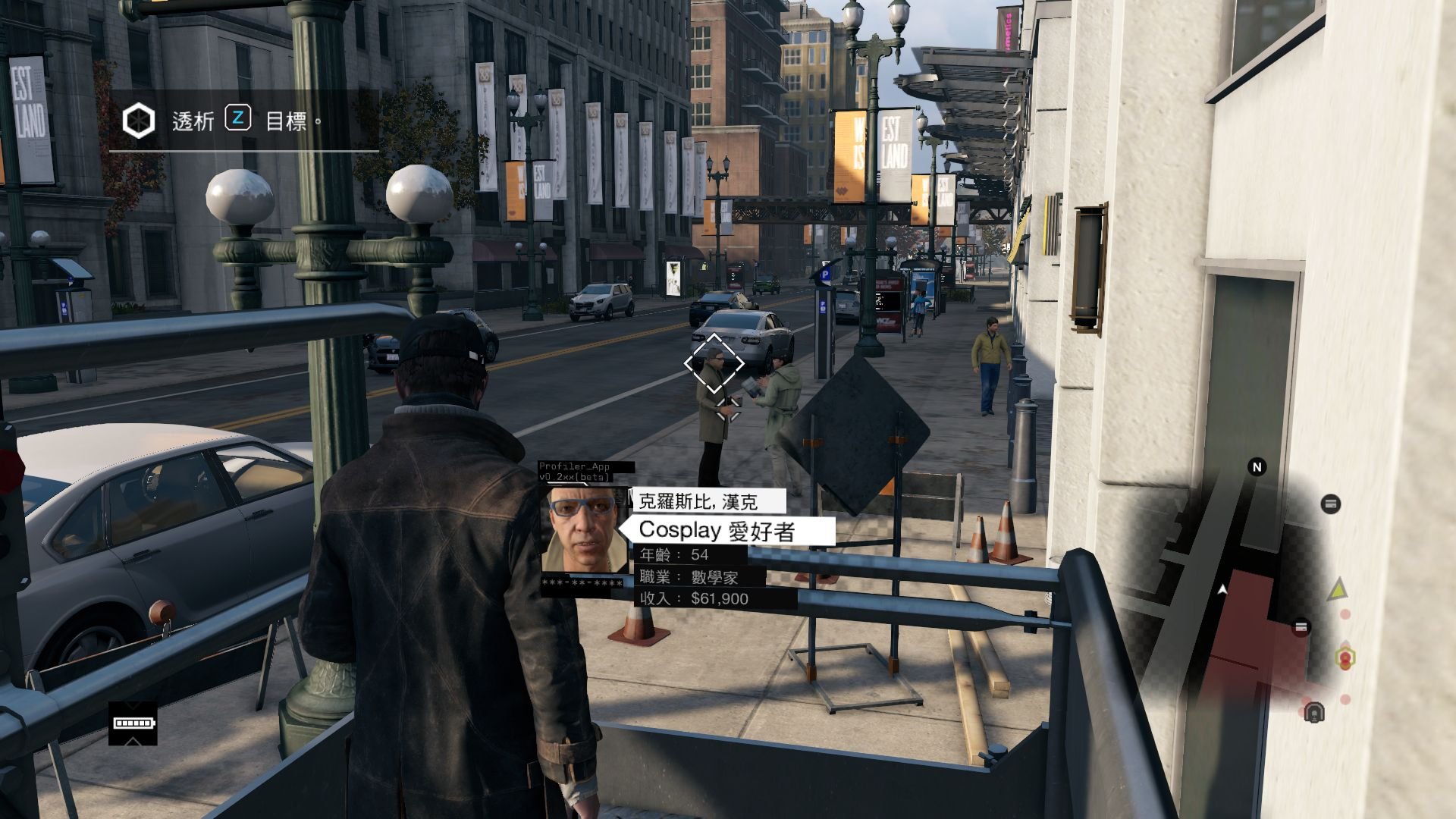Click the white diamond target reticle
Image resolution: width=1456 pixels, height=819 pixels.
pos(714,364)
